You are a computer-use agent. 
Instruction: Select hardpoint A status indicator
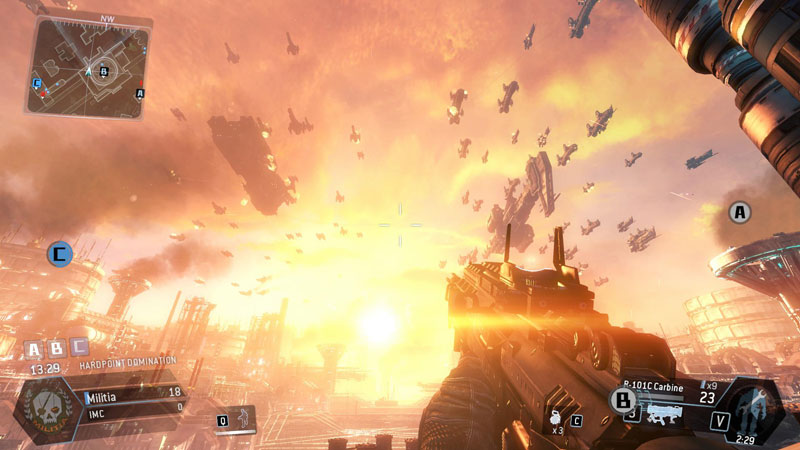33,349
